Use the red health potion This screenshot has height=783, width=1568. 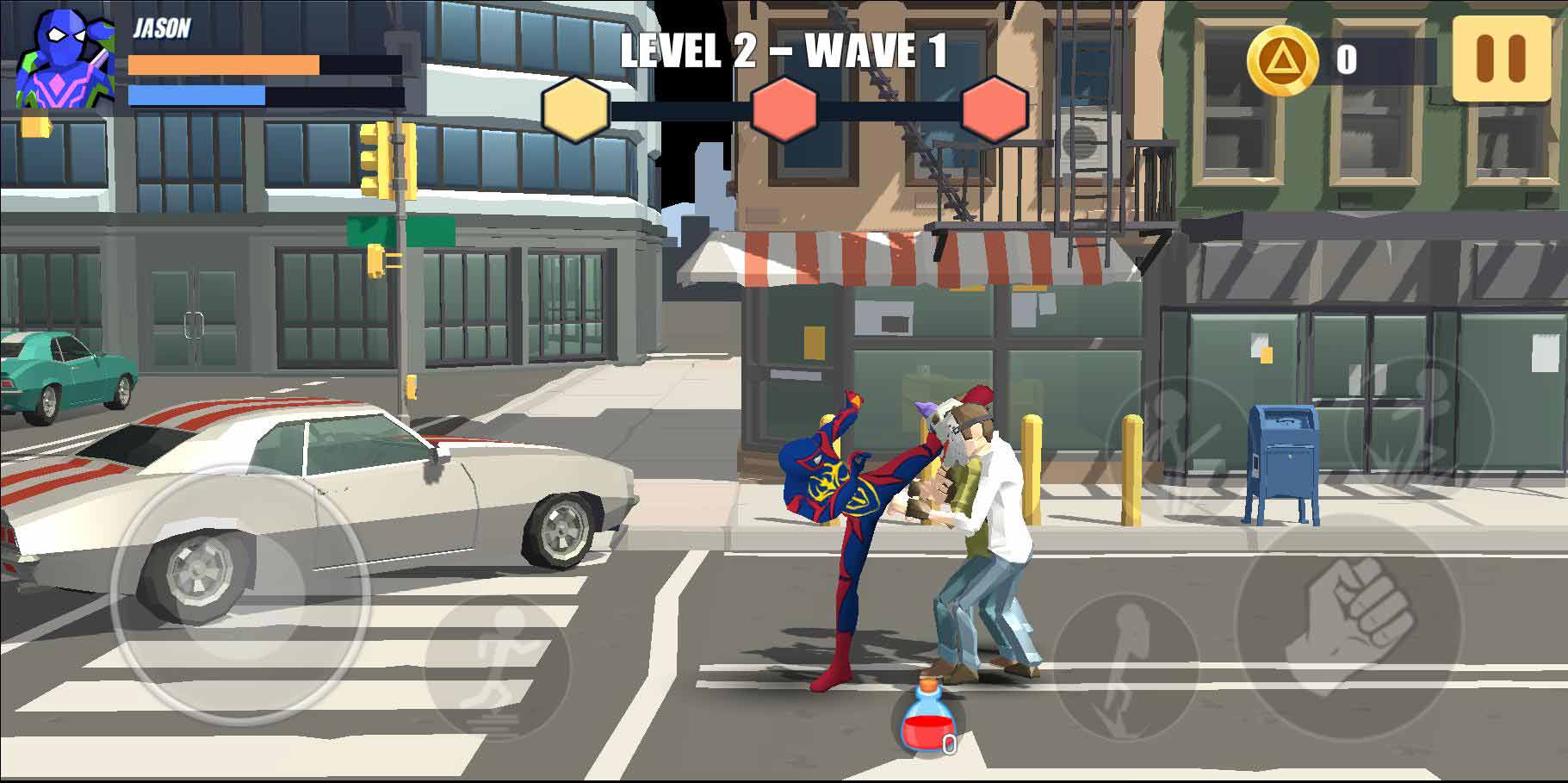pyautogui.click(x=922, y=719)
